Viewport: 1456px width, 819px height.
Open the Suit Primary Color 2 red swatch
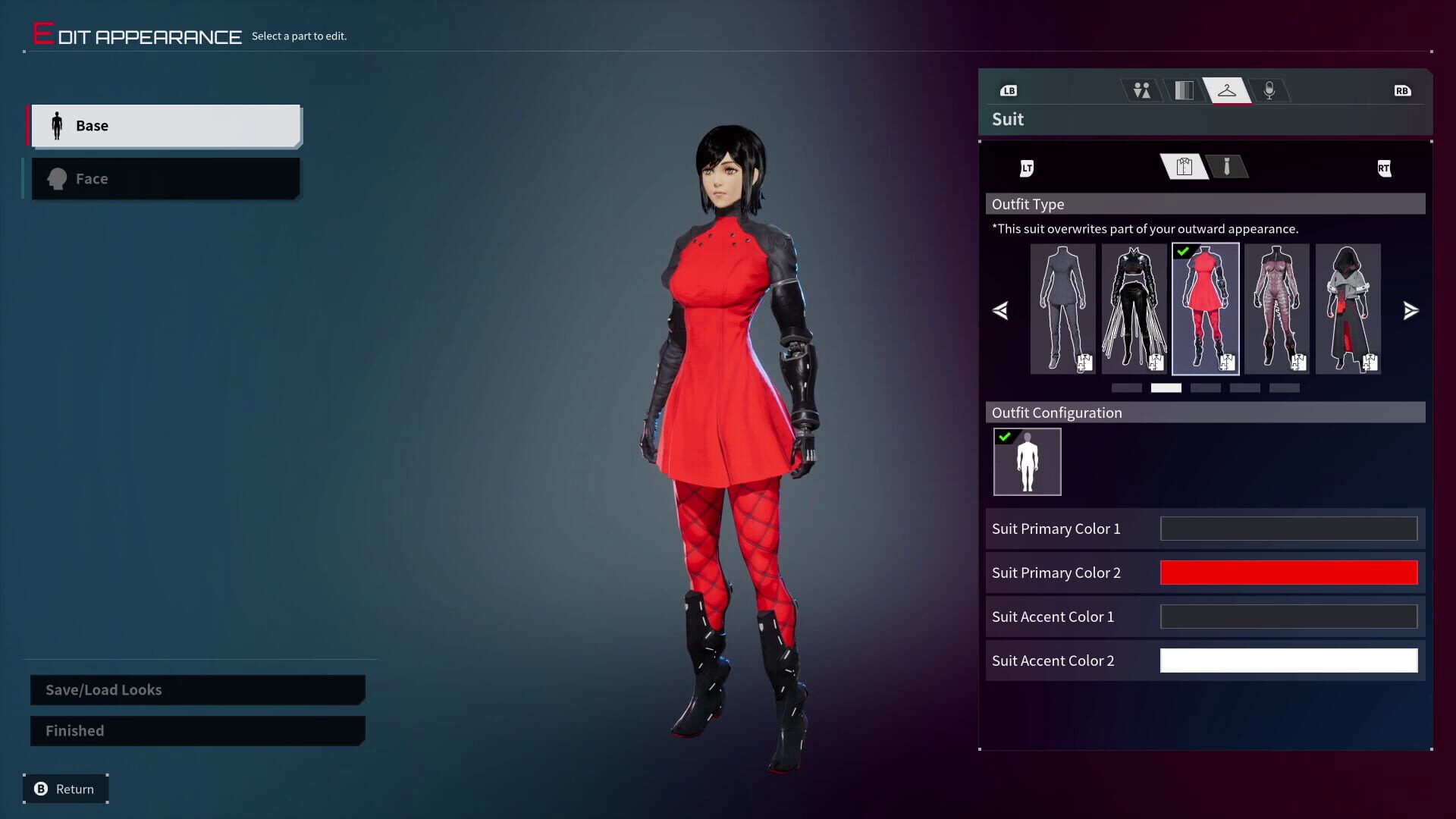pos(1288,573)
